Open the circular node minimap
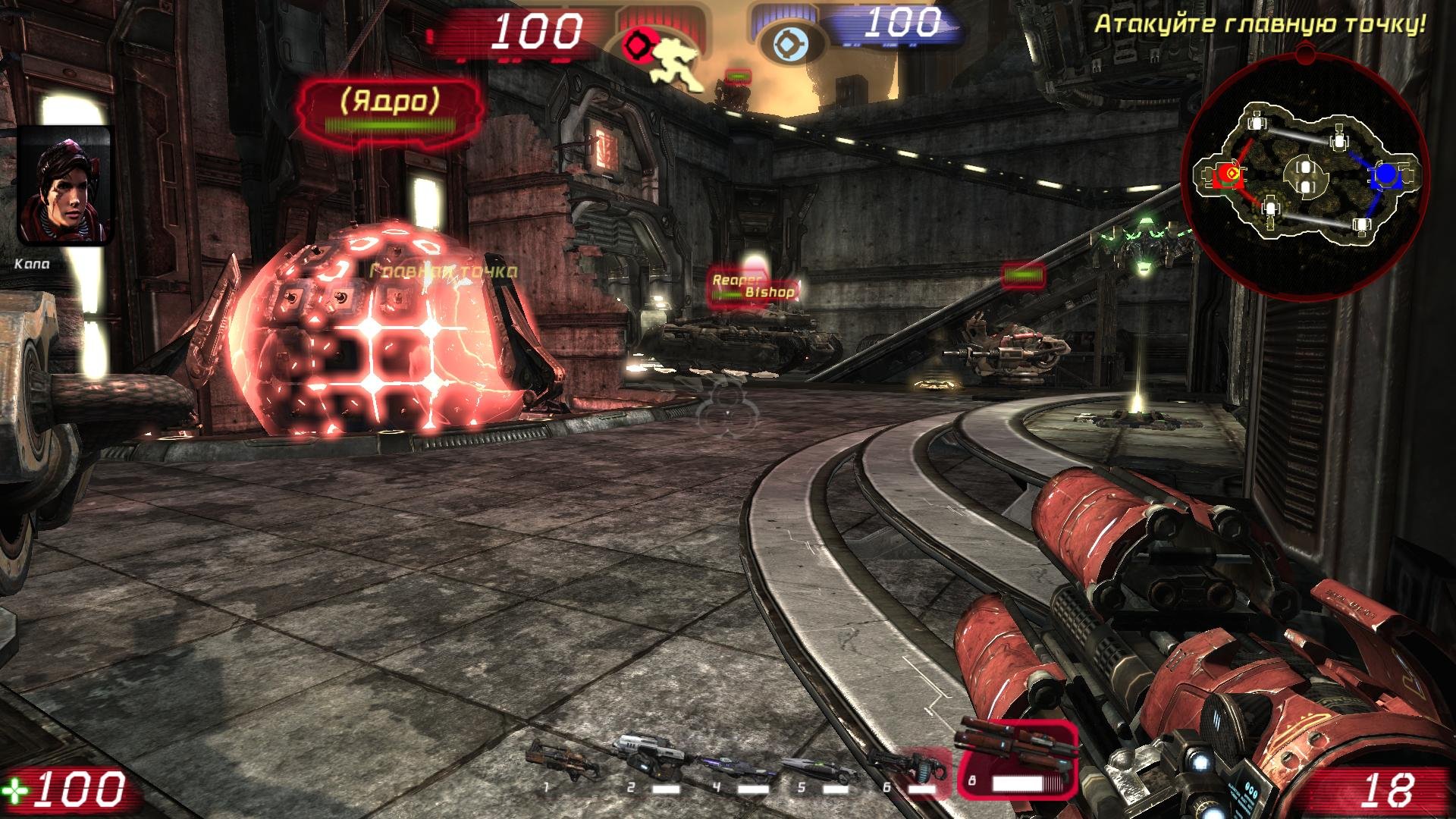 (x=1304, y=175)
